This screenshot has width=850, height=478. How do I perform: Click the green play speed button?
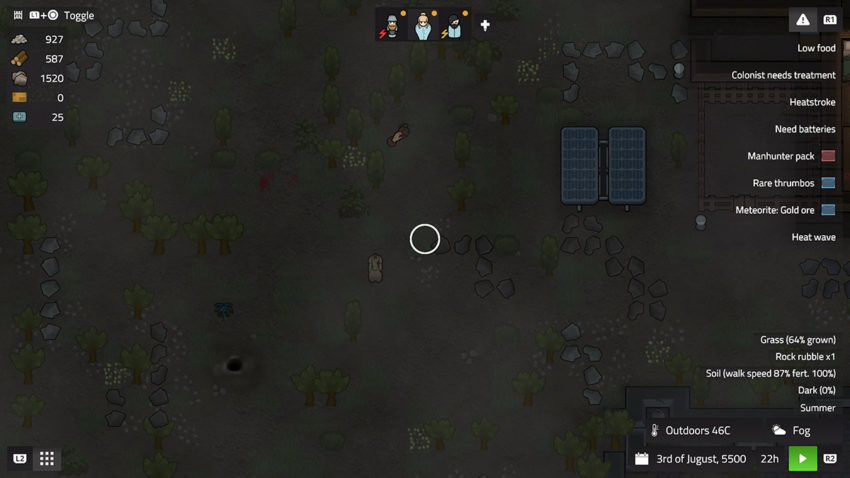click(802, 458)
